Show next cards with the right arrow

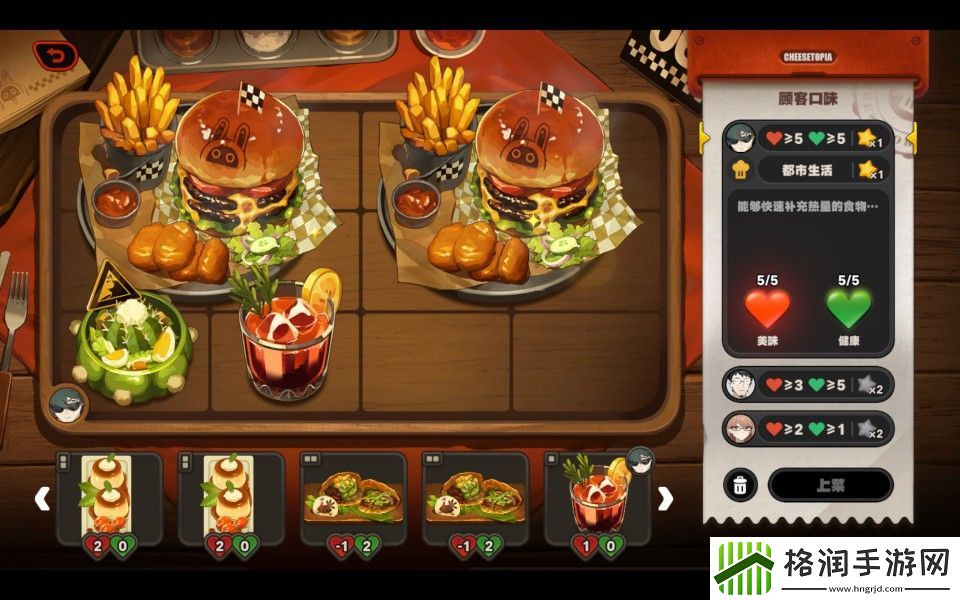[x=664, y=498]
